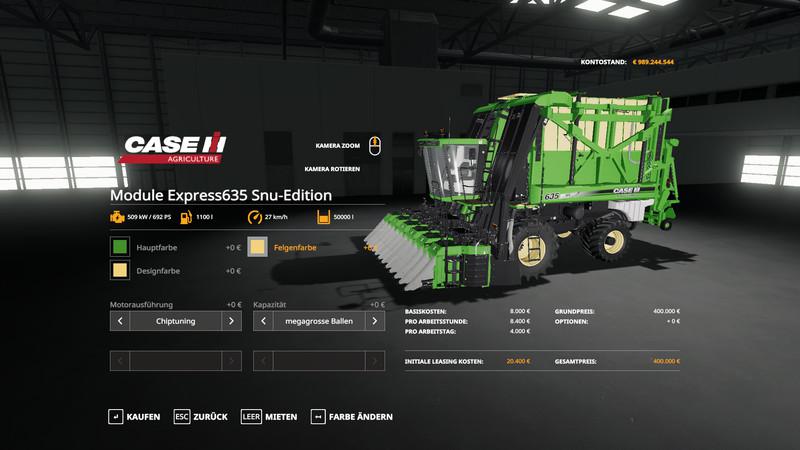Buy the vehicle with Kaufen

(x=134, y=416)
